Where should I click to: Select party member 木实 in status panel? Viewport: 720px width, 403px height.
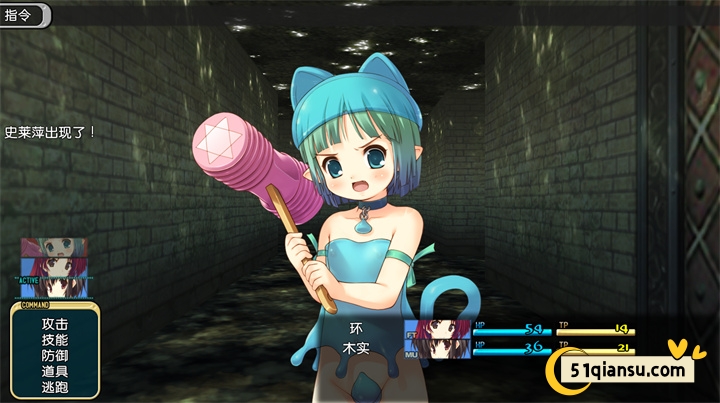click(x=357, y=347)
